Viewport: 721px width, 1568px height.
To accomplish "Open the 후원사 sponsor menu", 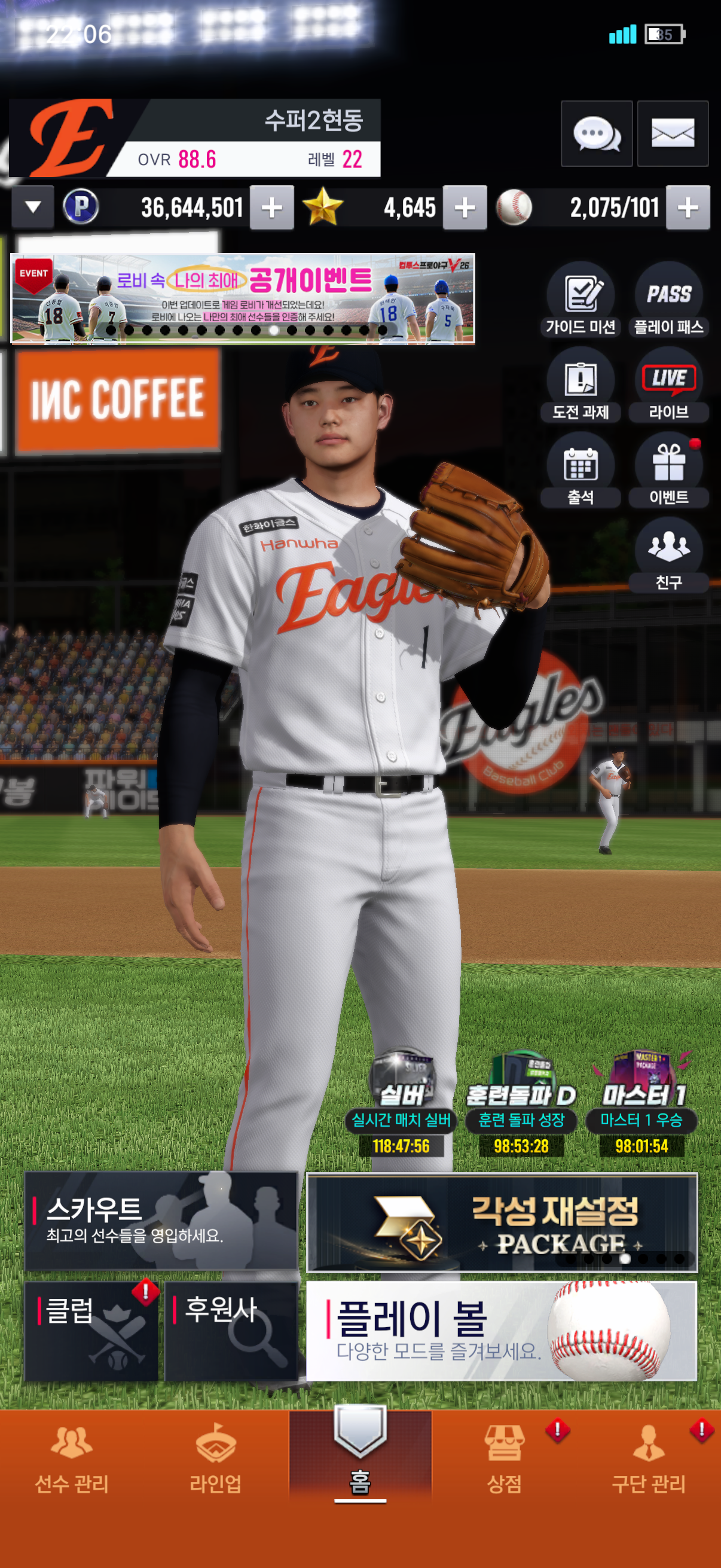I will tap(231, 1331).
